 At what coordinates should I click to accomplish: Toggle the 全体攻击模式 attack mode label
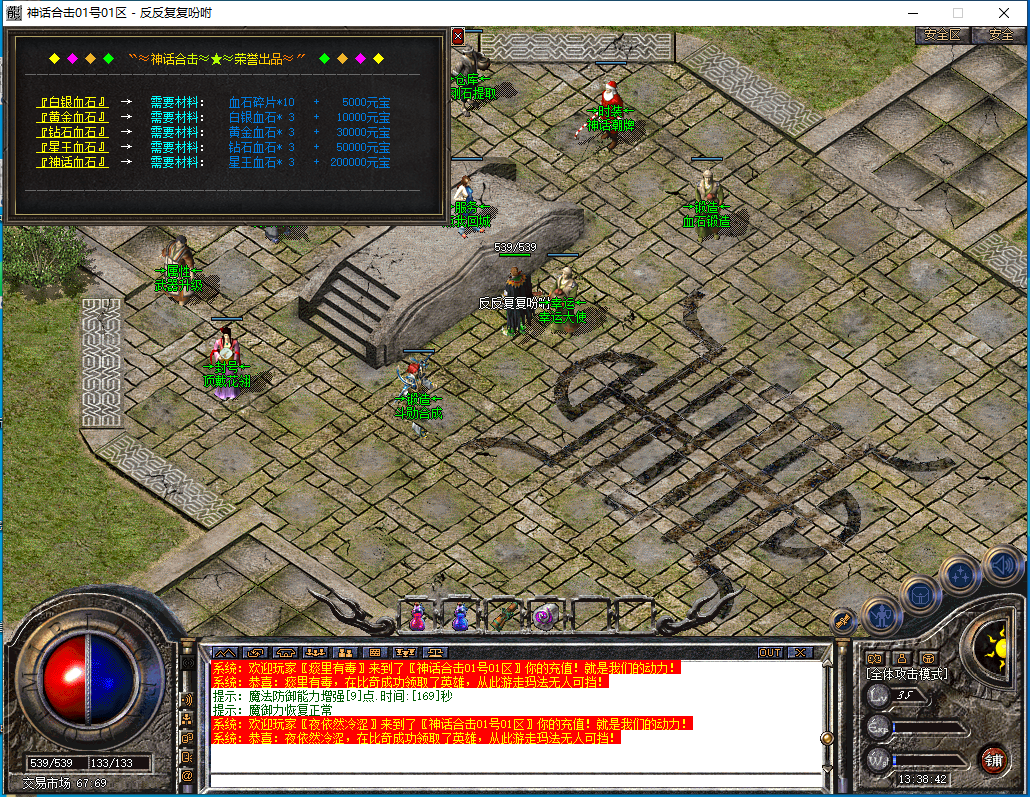[907, 675]
